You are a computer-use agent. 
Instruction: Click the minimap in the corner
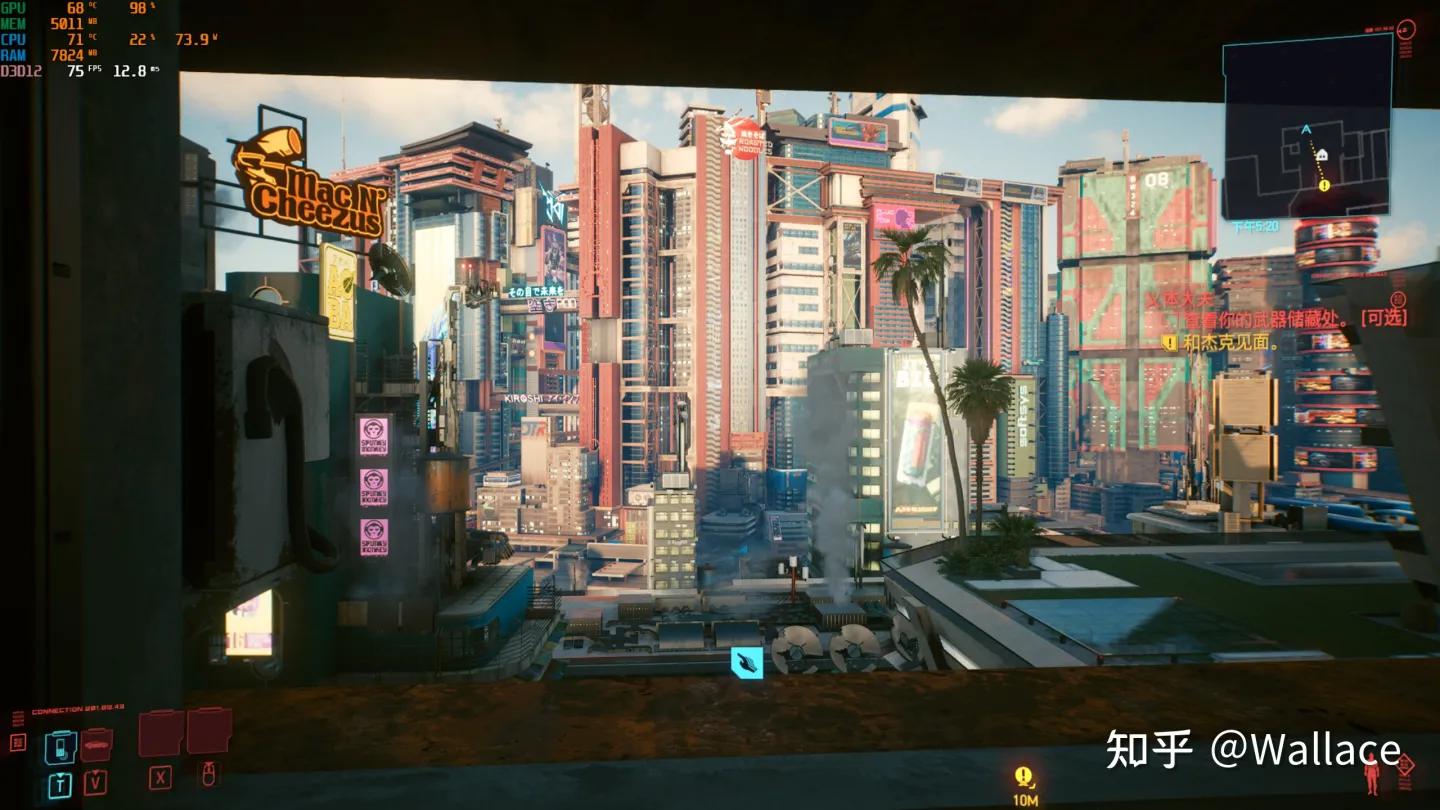tap(1307, 127)
